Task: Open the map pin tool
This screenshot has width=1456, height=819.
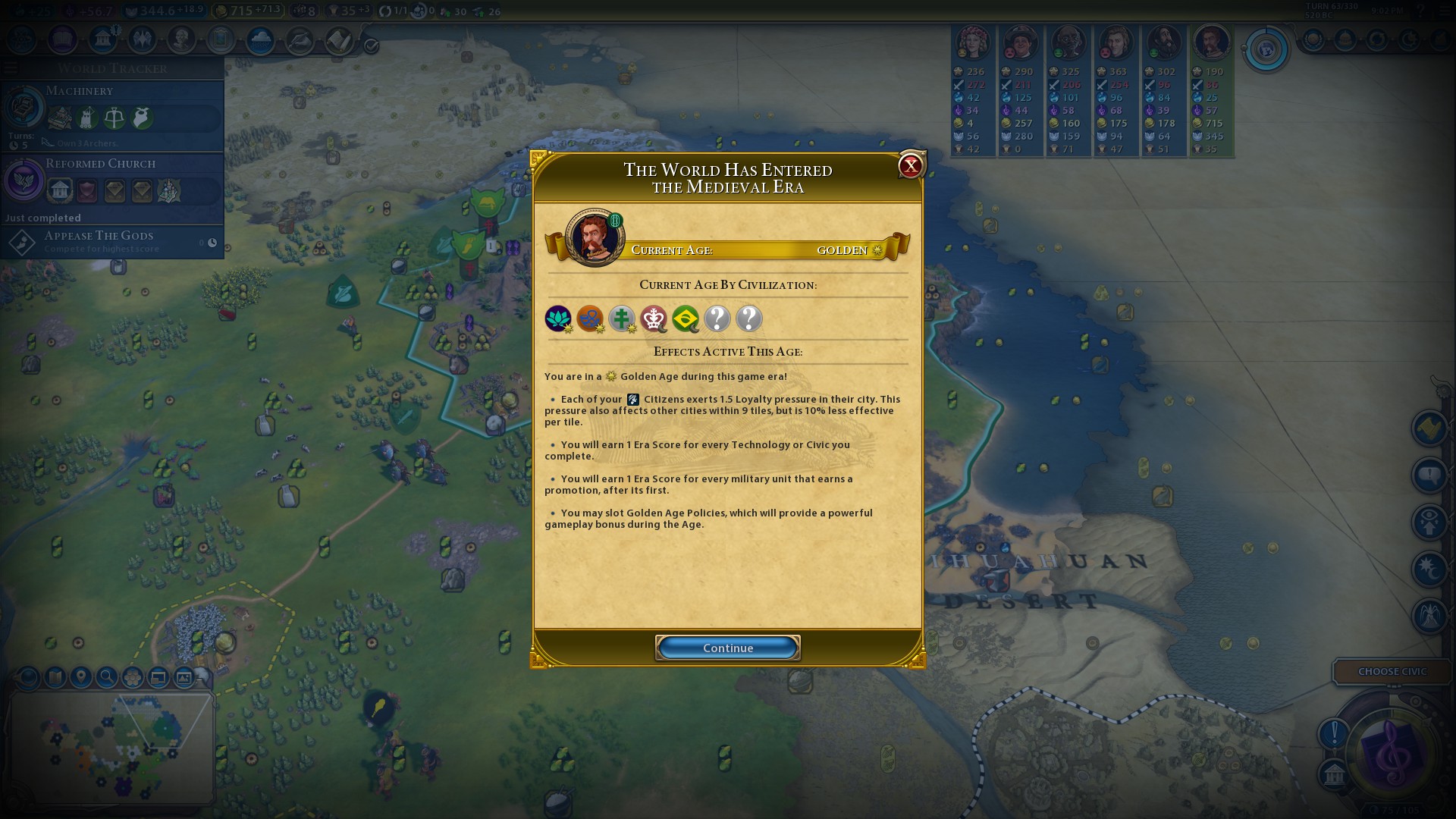Action: (x=81, y=676)
